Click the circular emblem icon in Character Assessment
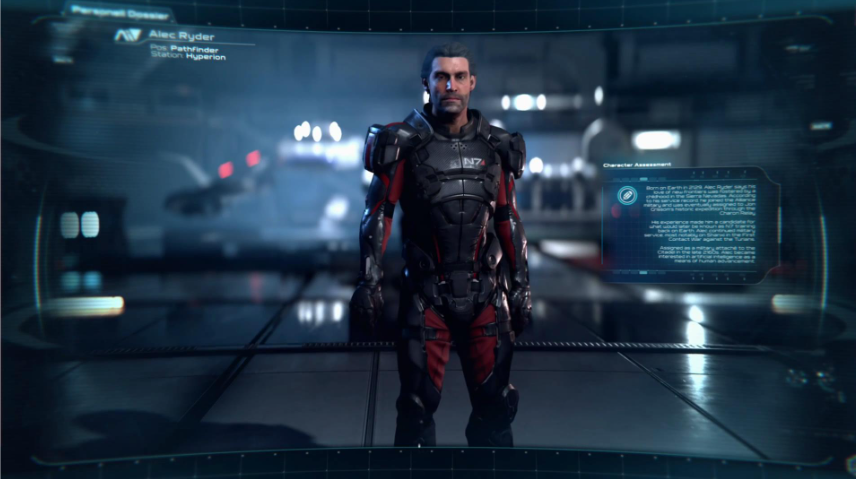This screenshot has width=856, height=479. (x=627, y=195)
